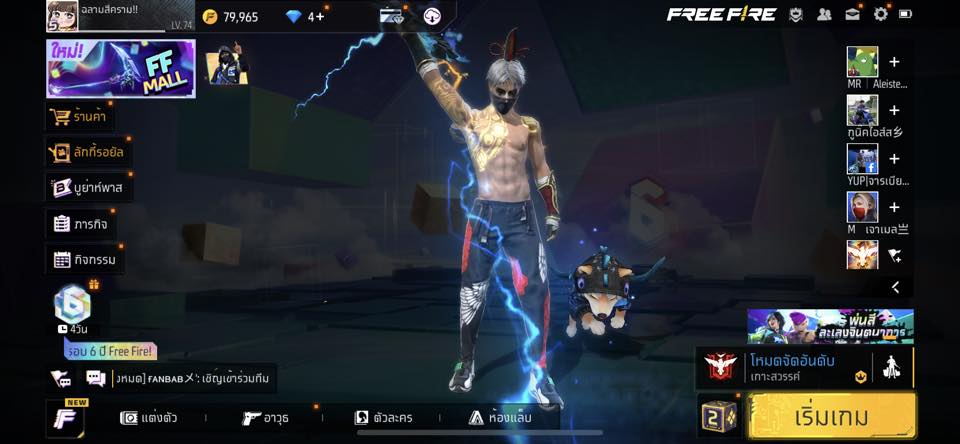Add more diamonds with the plus button
Screen dimensions: 960x444
click(319, 16)
